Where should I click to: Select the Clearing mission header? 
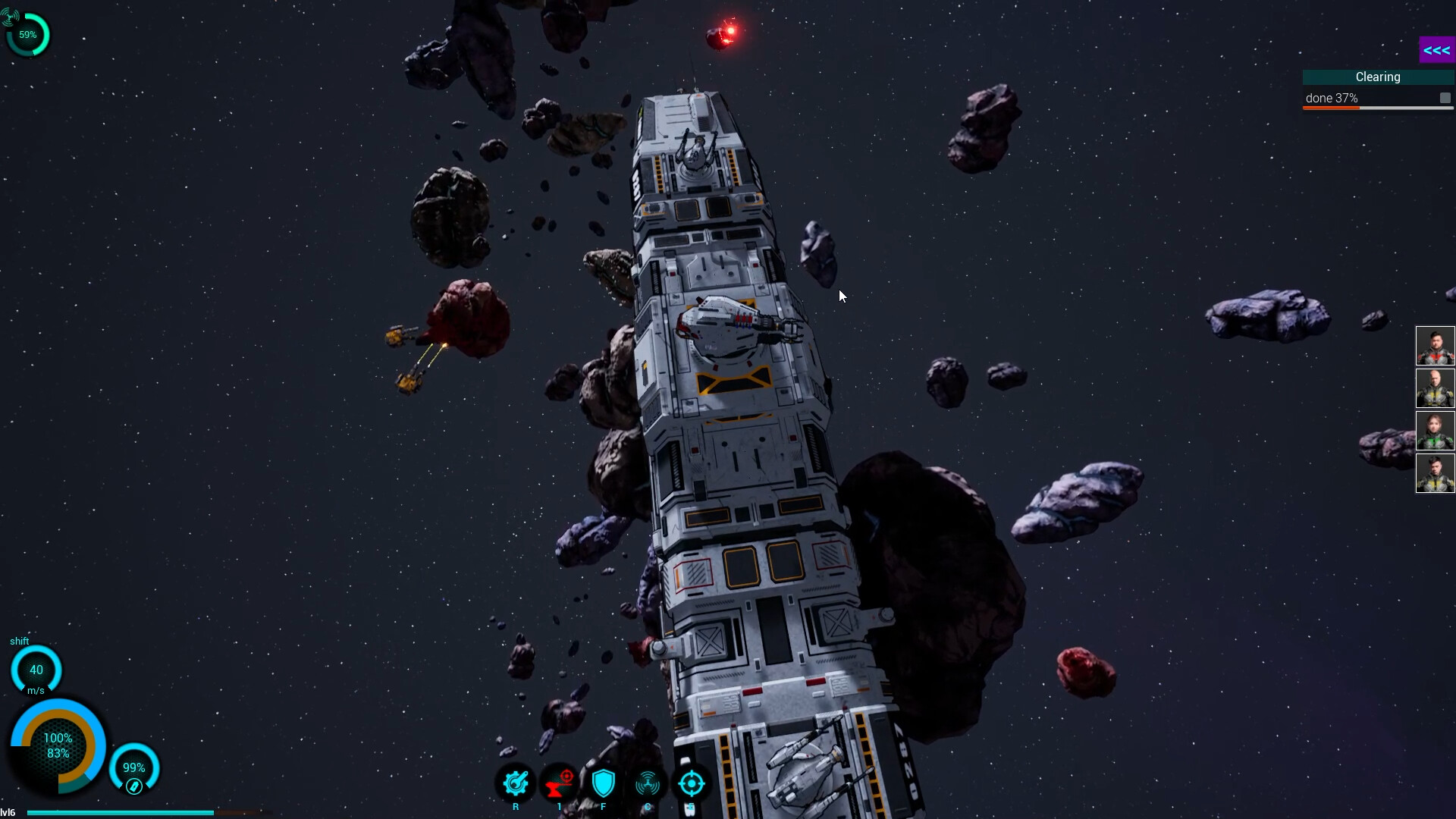(x=1378, y=77)
